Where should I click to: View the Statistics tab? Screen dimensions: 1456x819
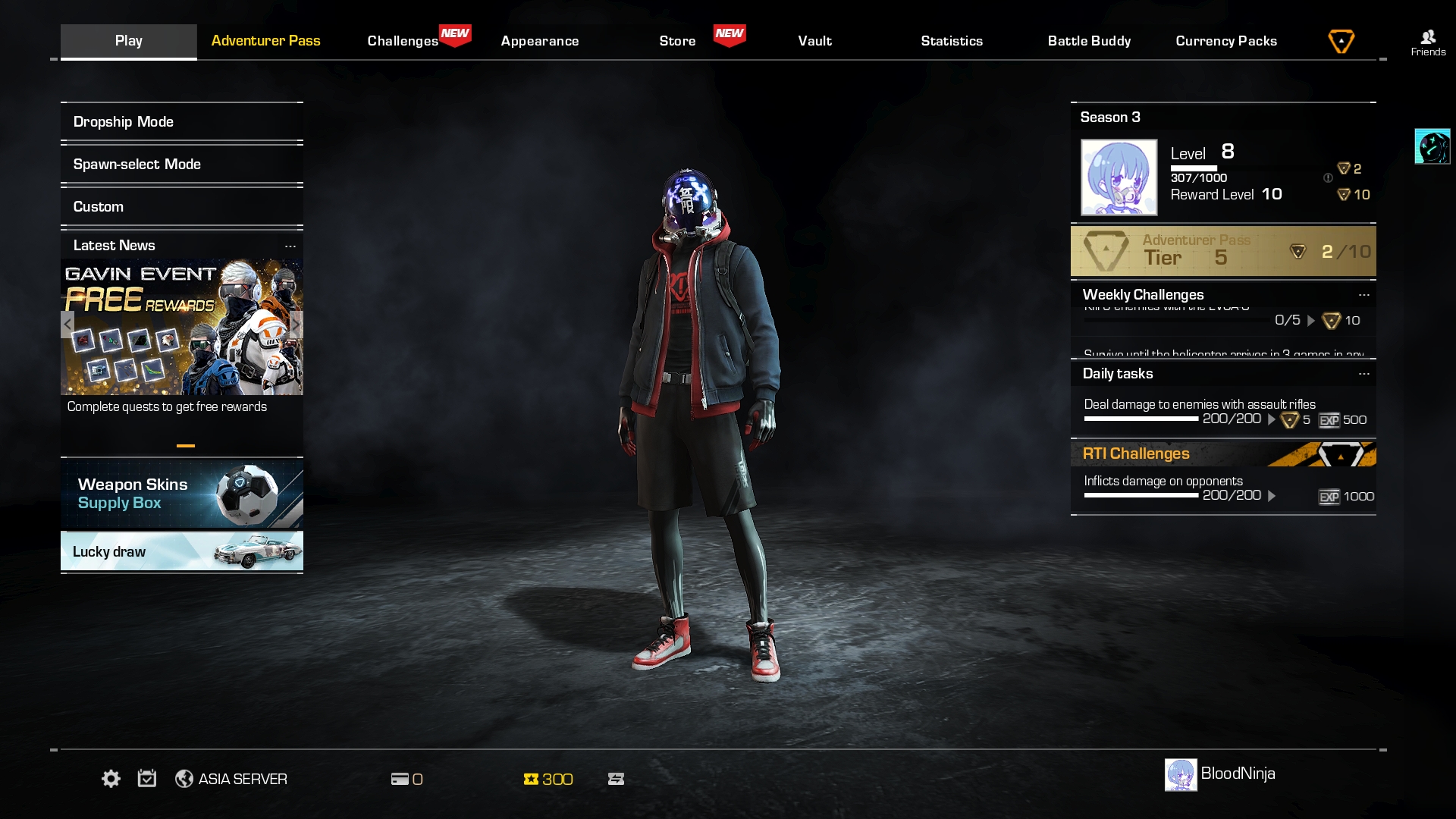coord(952,41)
